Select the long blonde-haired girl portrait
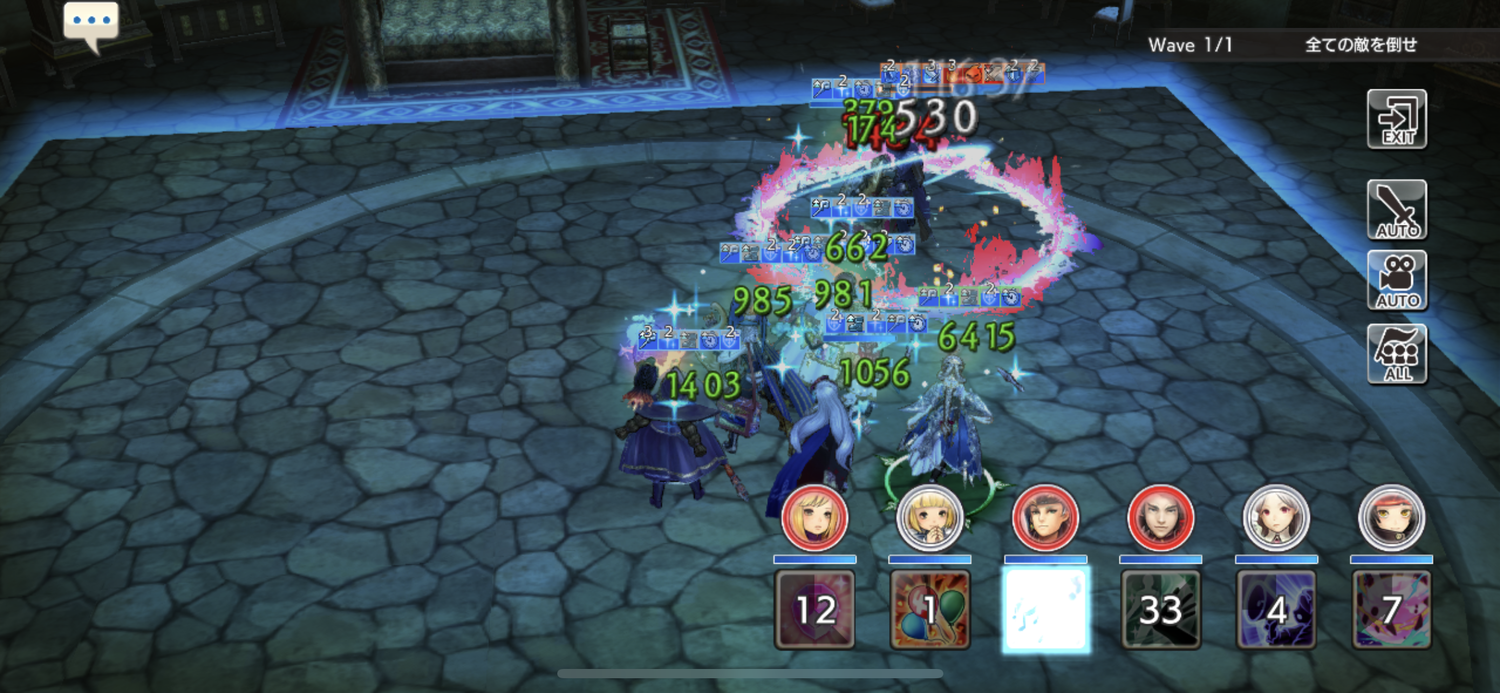The image size is (1500, 693). point(815,518)
